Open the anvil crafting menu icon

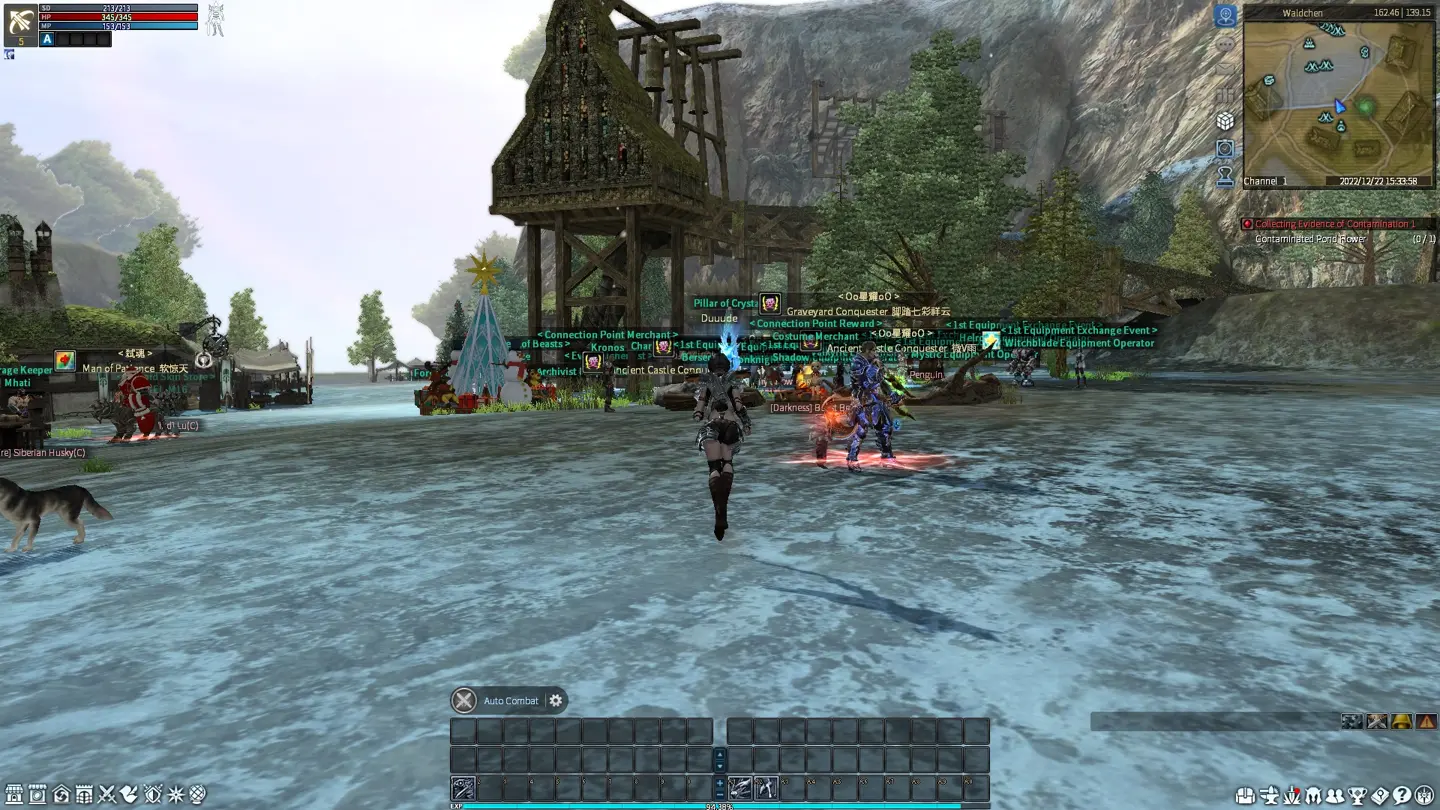click(x=1269, y=796)
